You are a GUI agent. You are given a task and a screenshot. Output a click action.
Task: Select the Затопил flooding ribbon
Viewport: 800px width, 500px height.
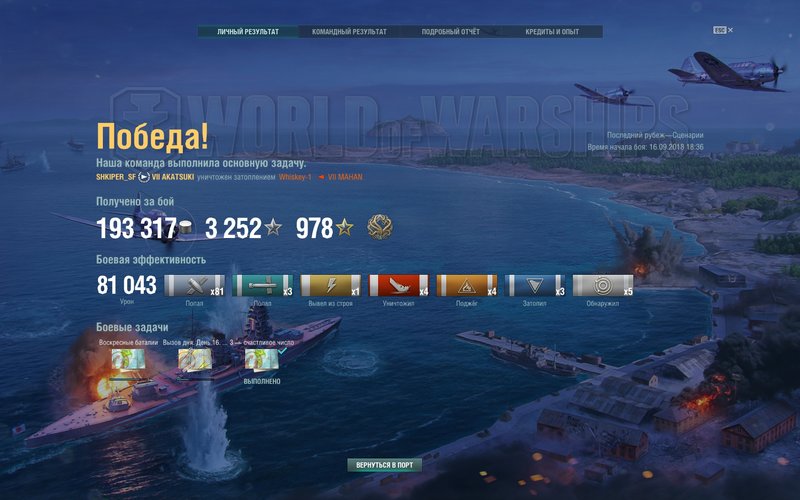tap(535, 286)
